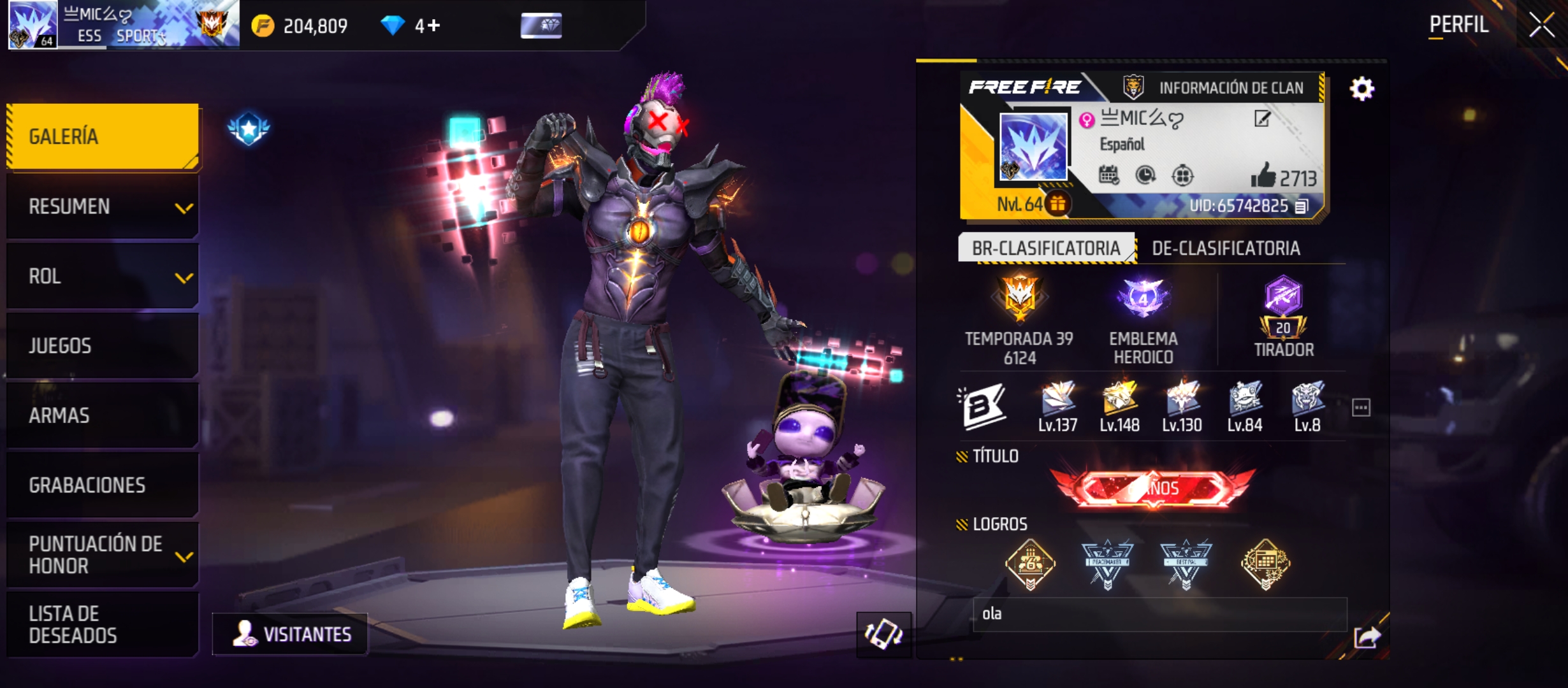Image resolution: width=1568 pixels, height=688 pixels.
Task: Switch to the DE-Clasificatoria tab
Action: pyautogui.click(x=1226, y=248)
